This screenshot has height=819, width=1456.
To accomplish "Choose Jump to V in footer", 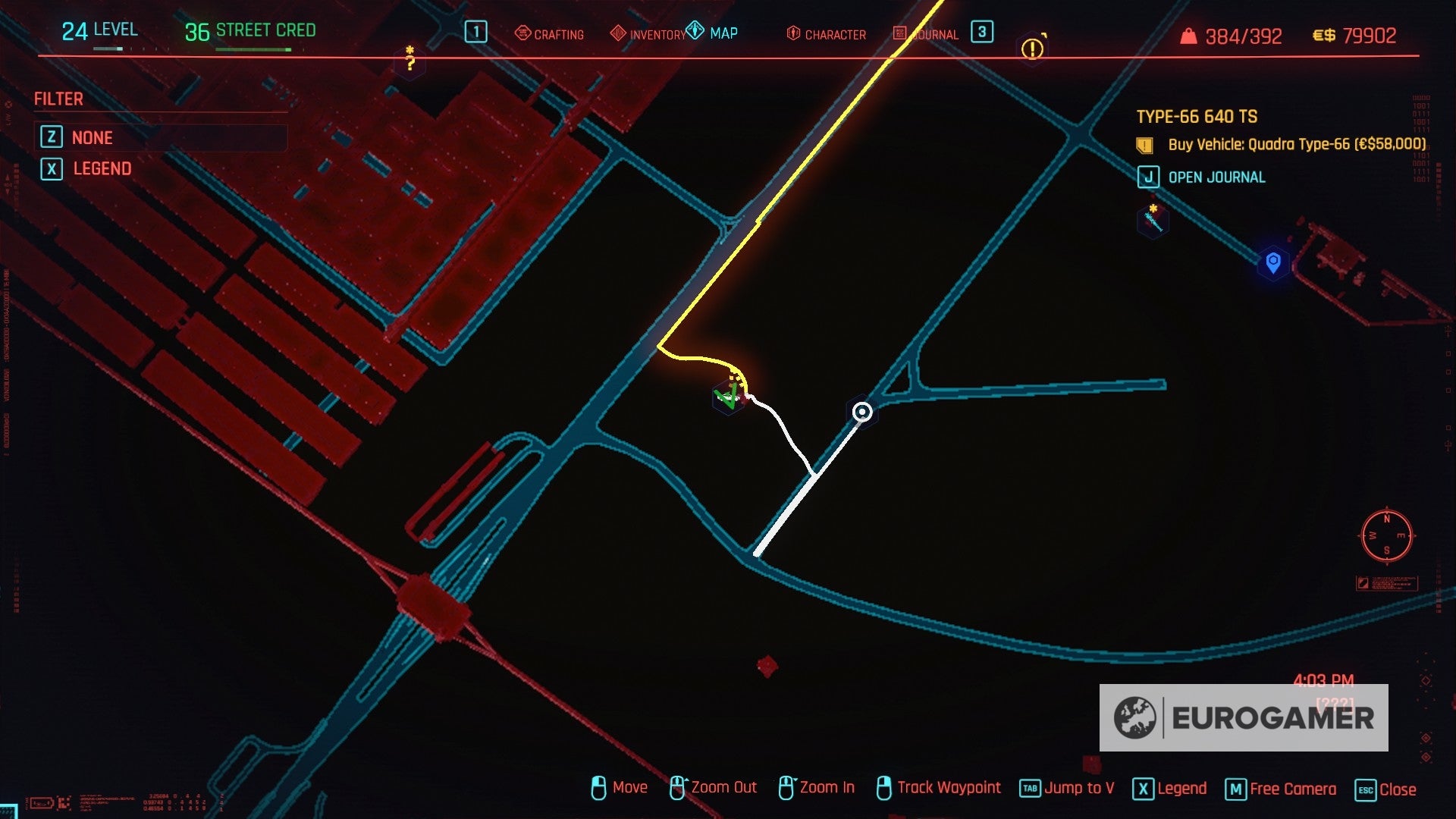I will point(1067,788).
